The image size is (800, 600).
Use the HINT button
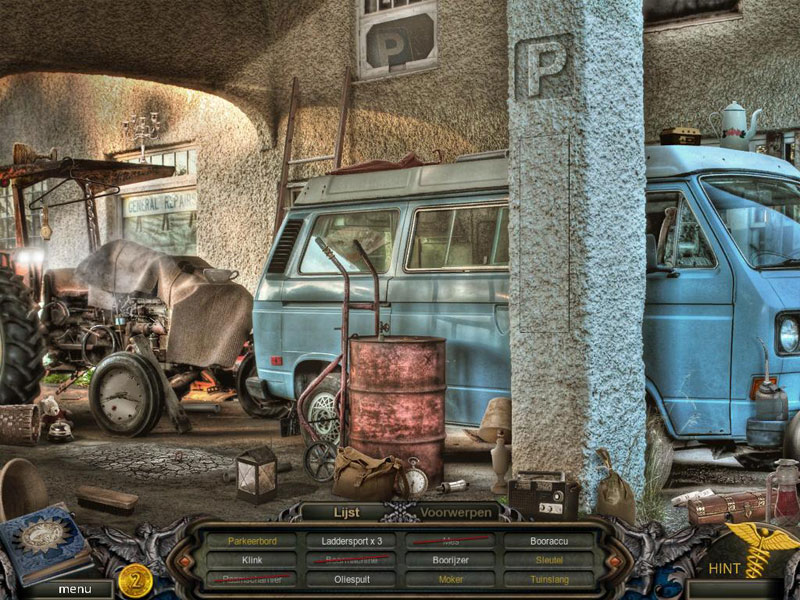(724, 568)
